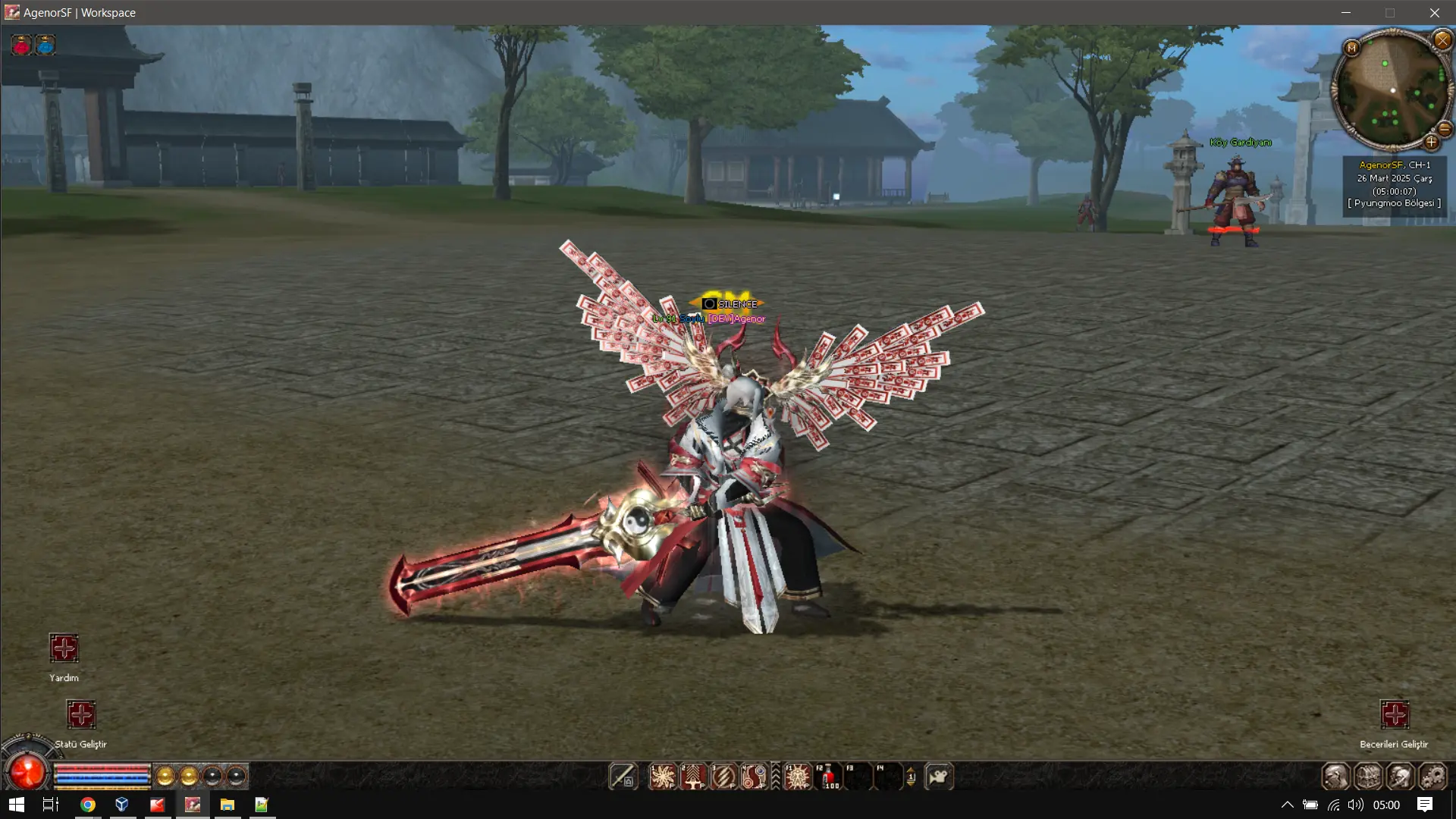1456x819 pixels.
Task: Activate the spinning blade skill in slot 1
Action: 662,777
